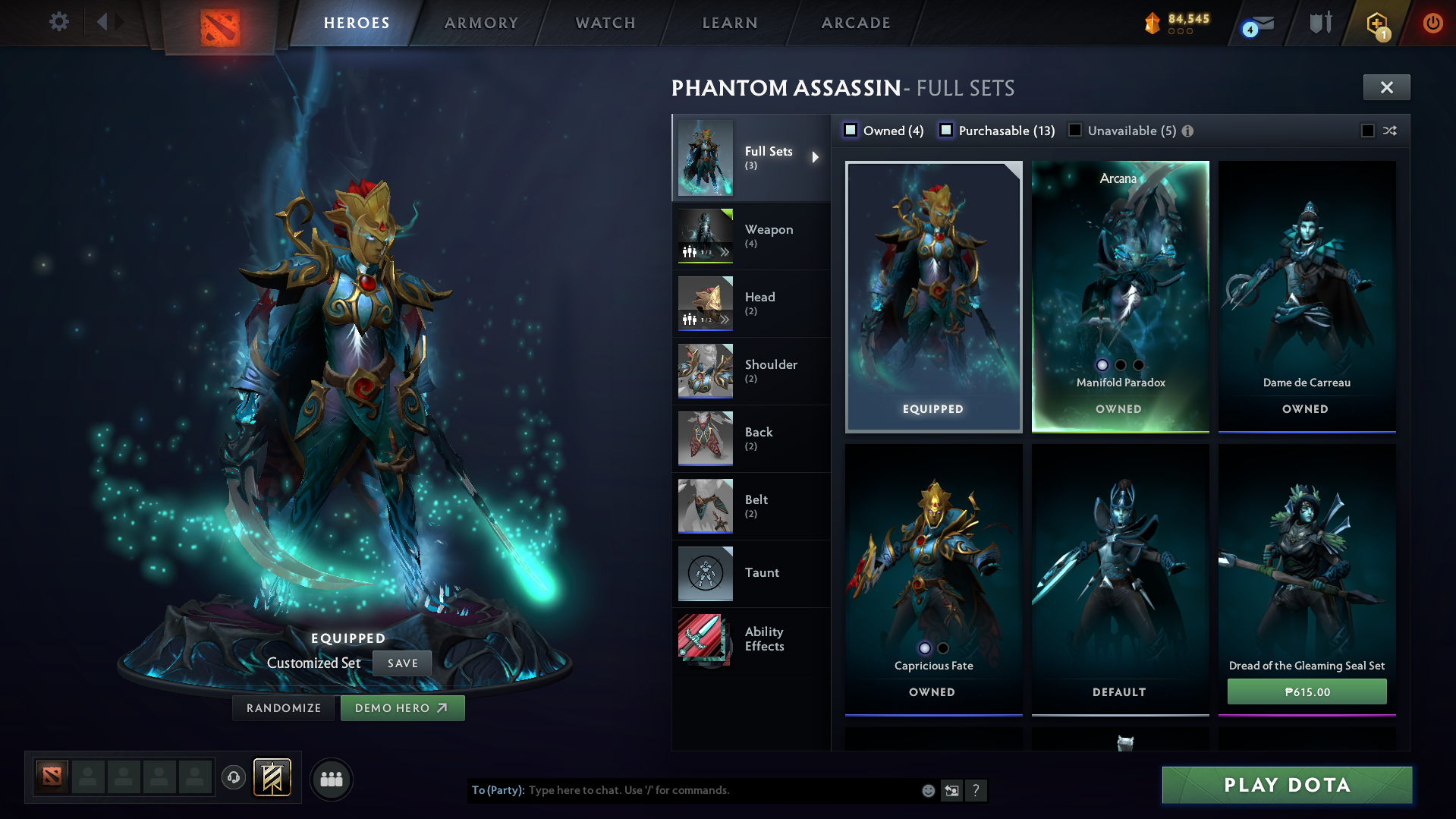Image resolution: width=1456 pixels, height=819 pixels.
Task: Click the power/disconnect icon top right
Action: pyautogui.click(x=1432, y=23)
